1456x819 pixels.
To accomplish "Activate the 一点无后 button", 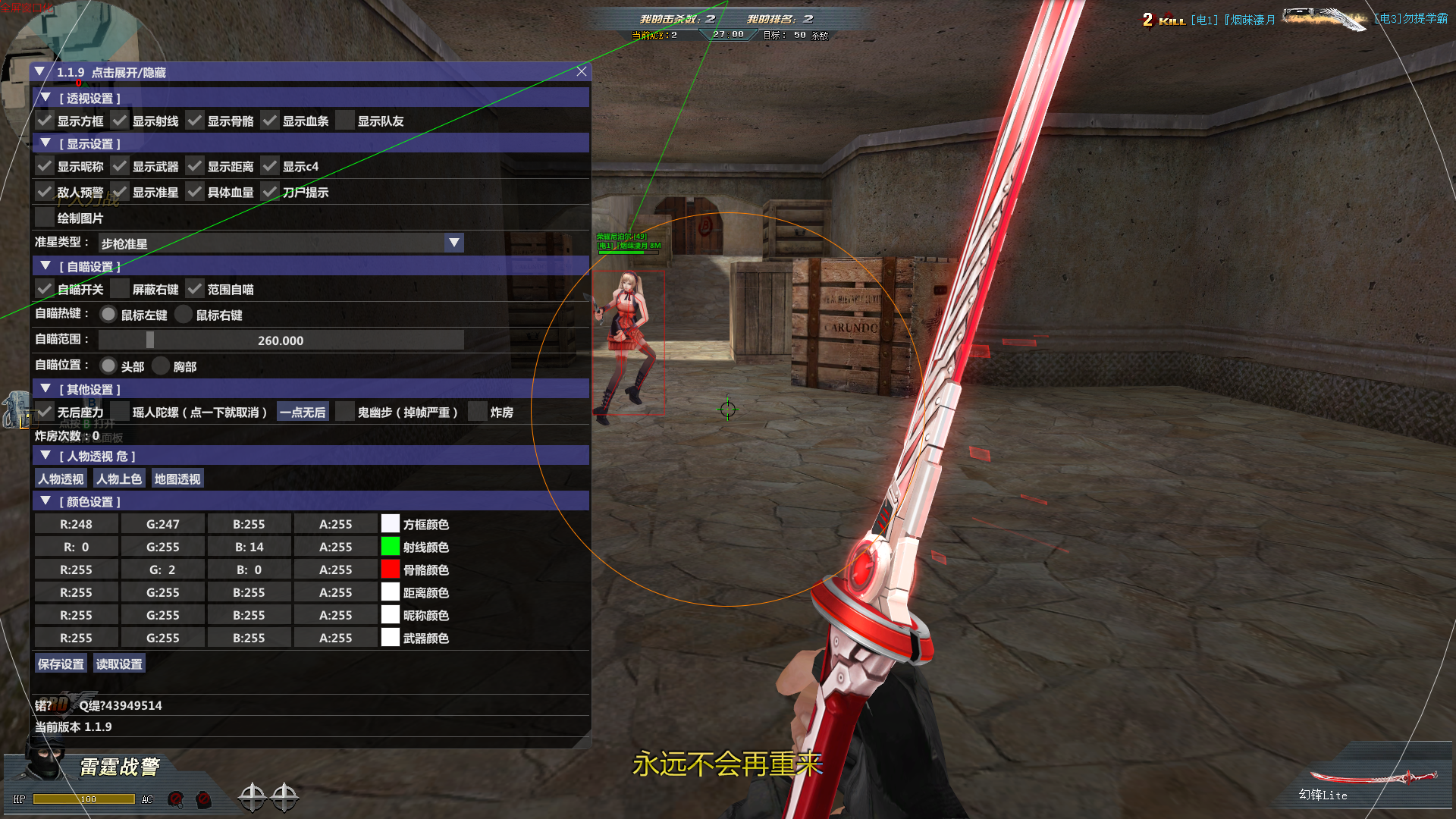I will click(303, 412).
